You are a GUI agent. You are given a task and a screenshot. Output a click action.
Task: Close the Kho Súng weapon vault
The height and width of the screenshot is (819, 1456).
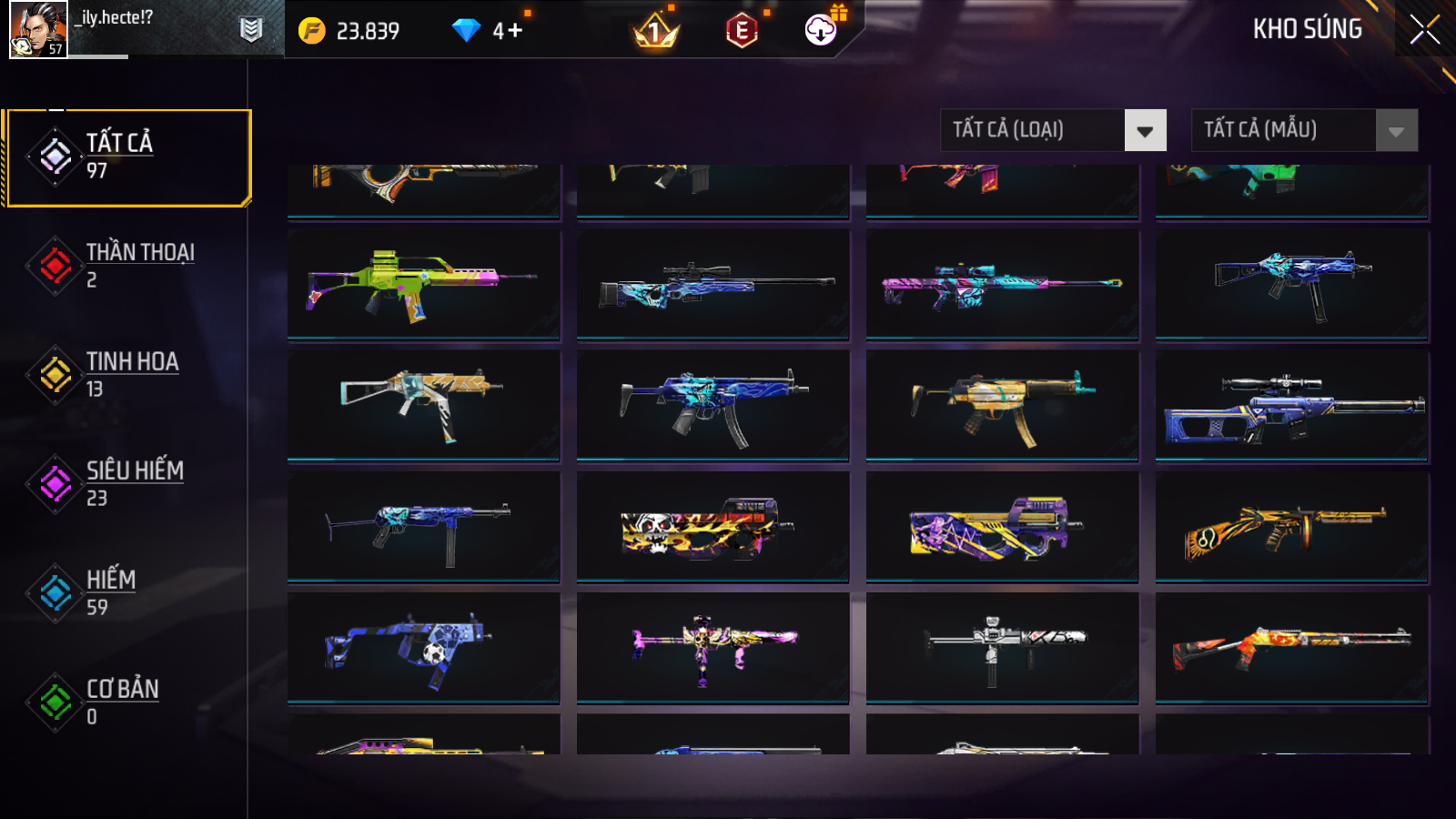point(1424,29)
